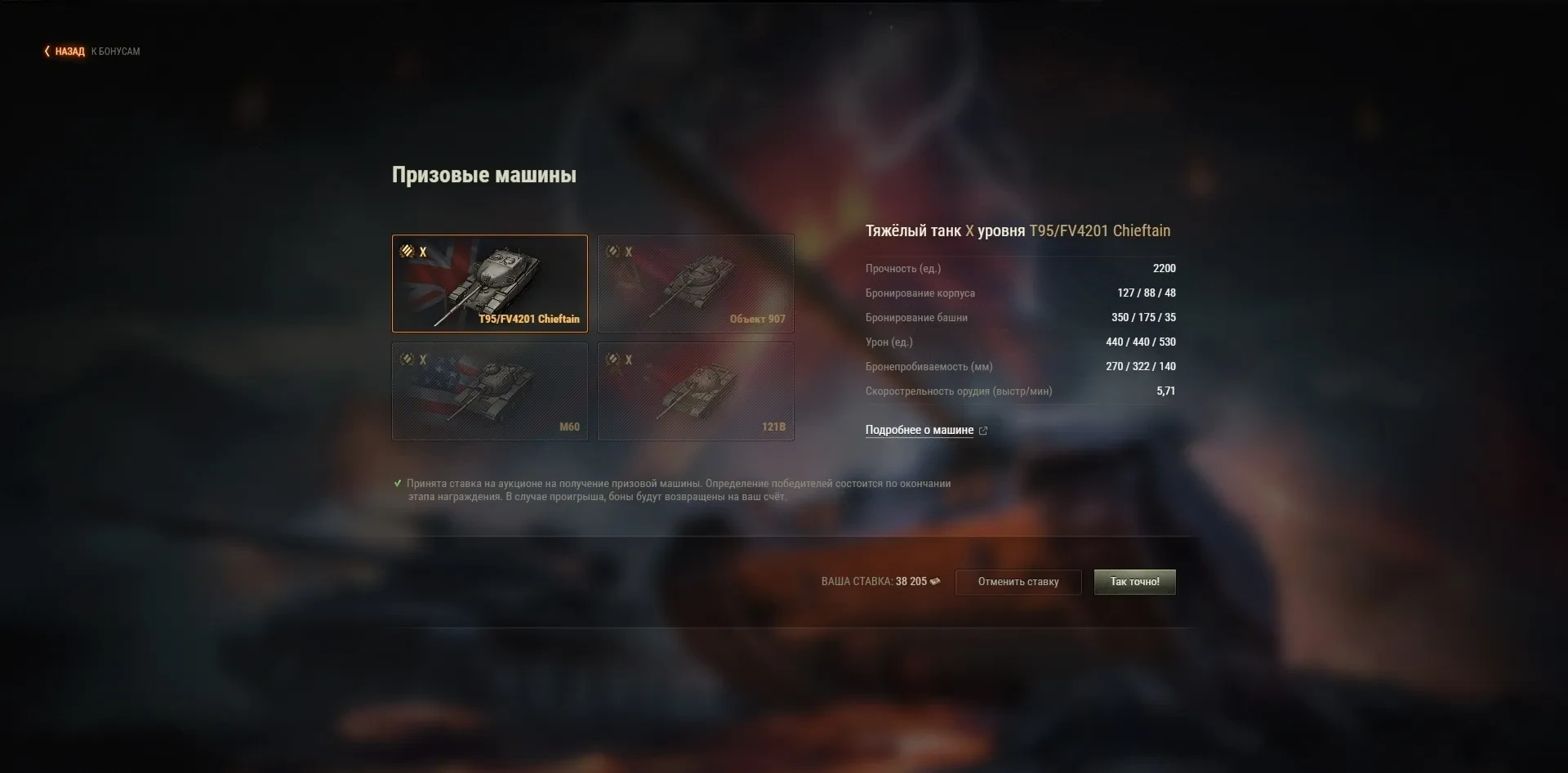Open К БОНУСАМ from the breadcrumb
1568x773 pixels.
pyautogui.click(x=114, y=51)
